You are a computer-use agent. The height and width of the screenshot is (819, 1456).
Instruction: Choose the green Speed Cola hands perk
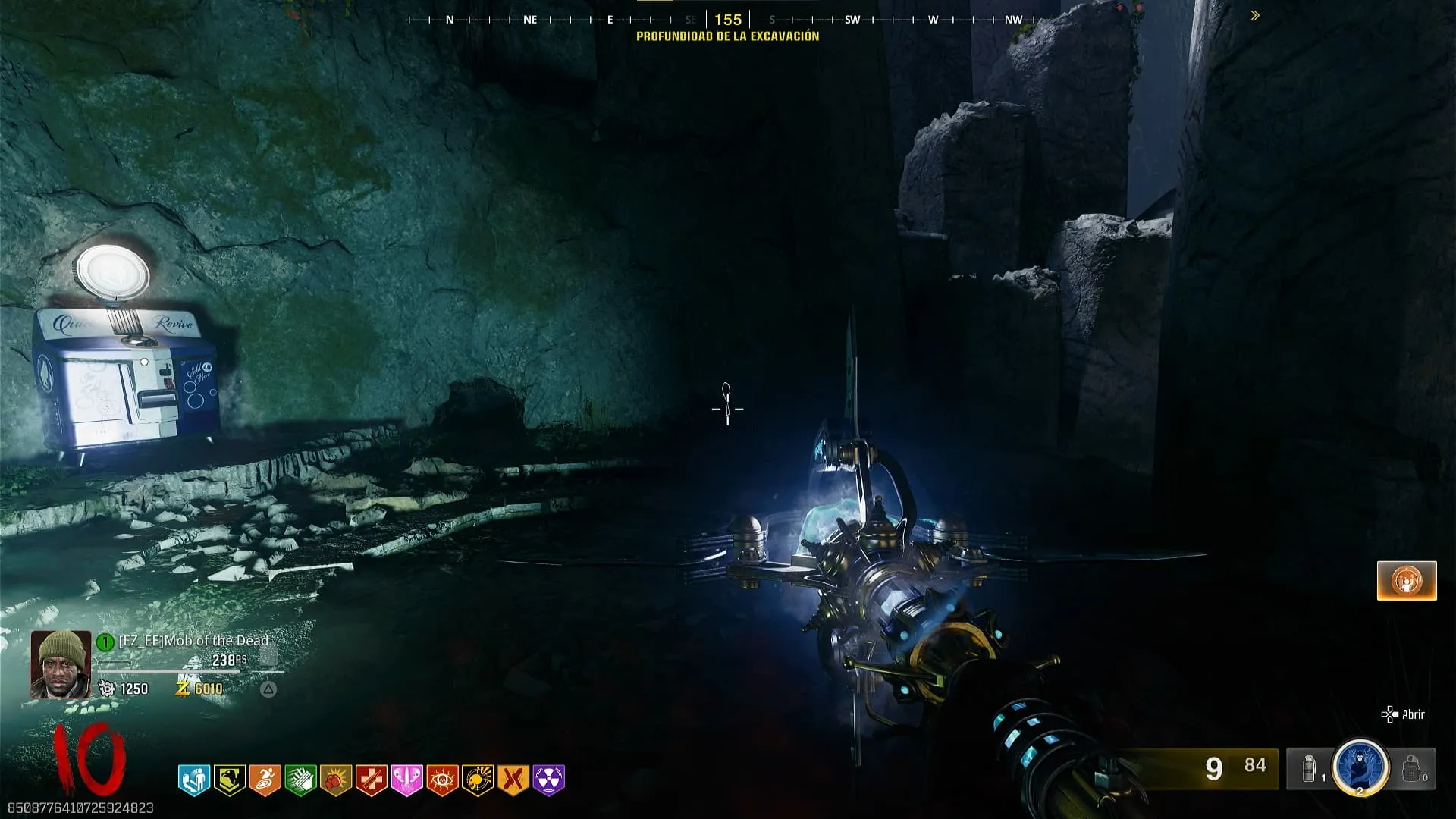point(300,780)
